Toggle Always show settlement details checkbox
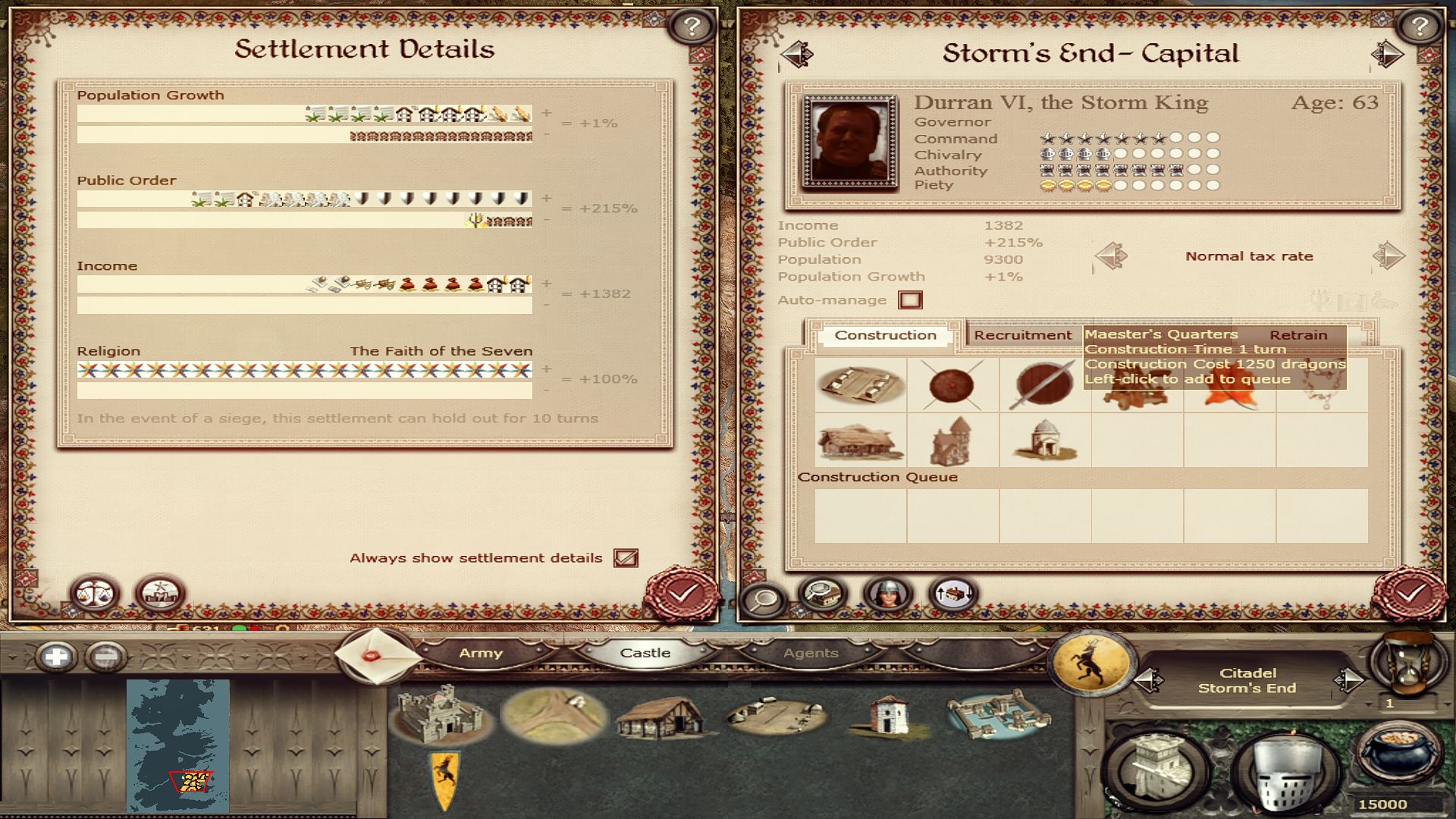 pos(626,558)
